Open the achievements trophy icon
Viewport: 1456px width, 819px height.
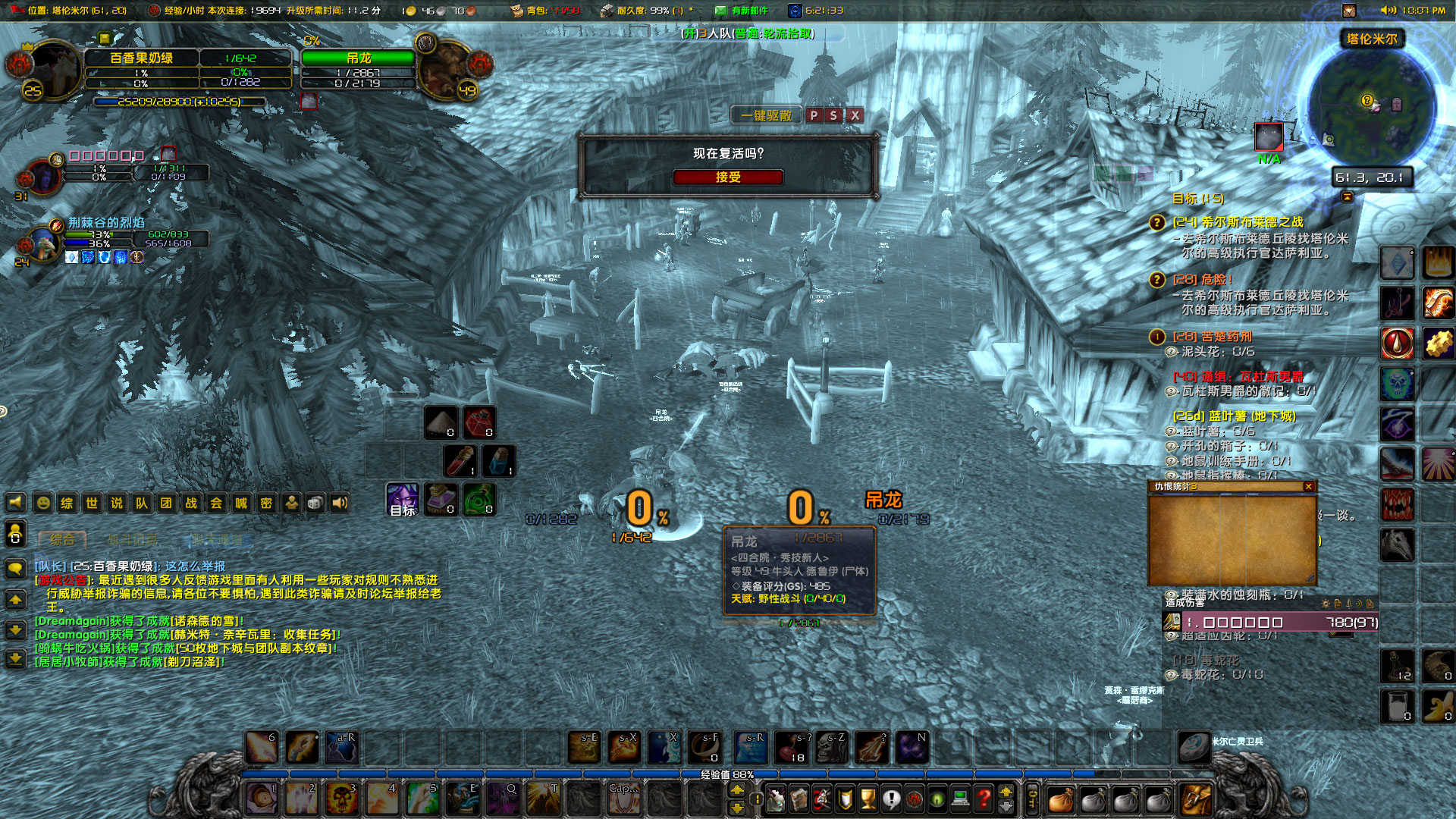coord(868,798)
